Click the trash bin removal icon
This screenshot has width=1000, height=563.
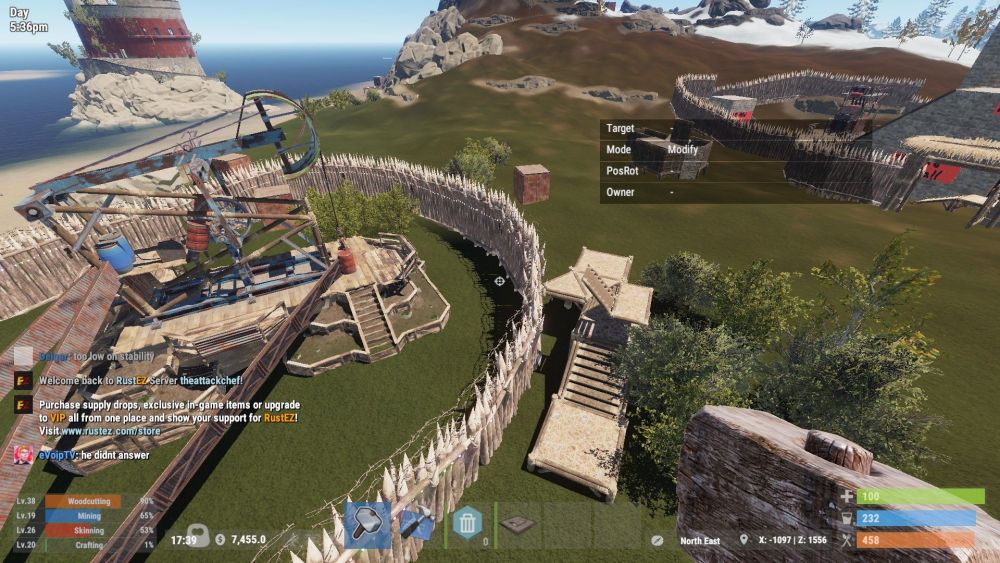(x=467, y=523)
